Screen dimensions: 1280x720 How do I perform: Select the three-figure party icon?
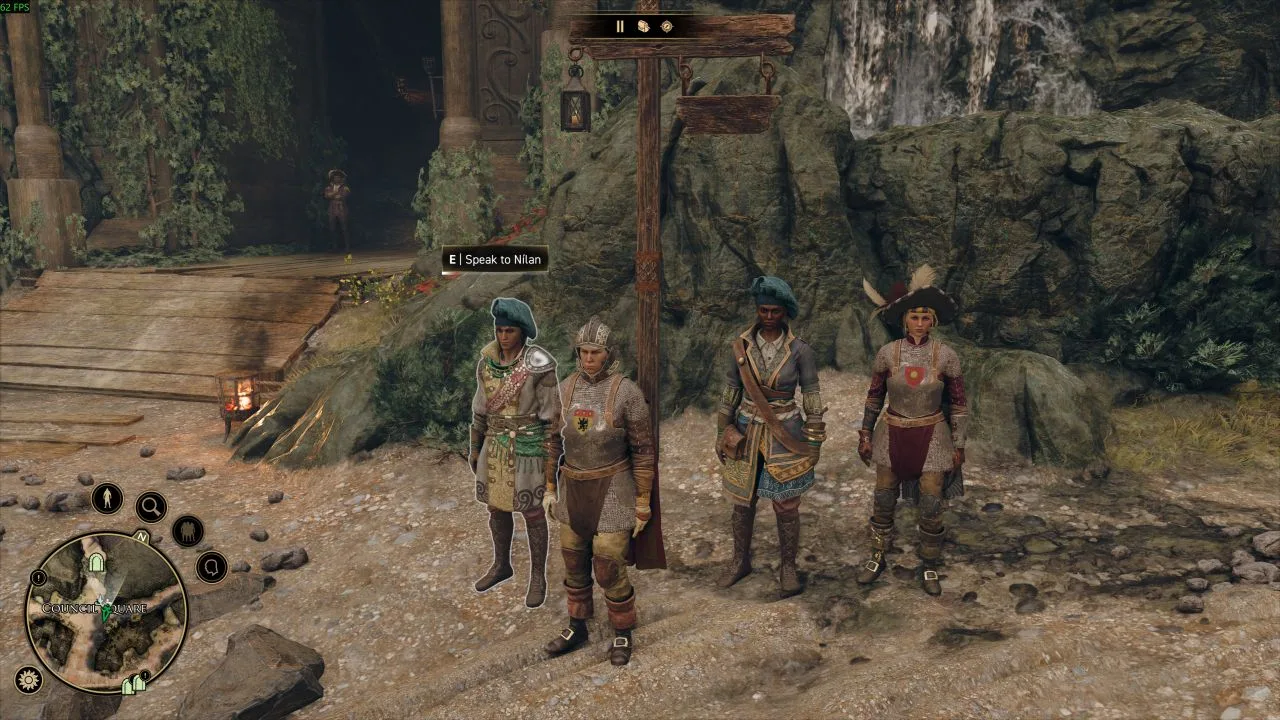point(187,531)
